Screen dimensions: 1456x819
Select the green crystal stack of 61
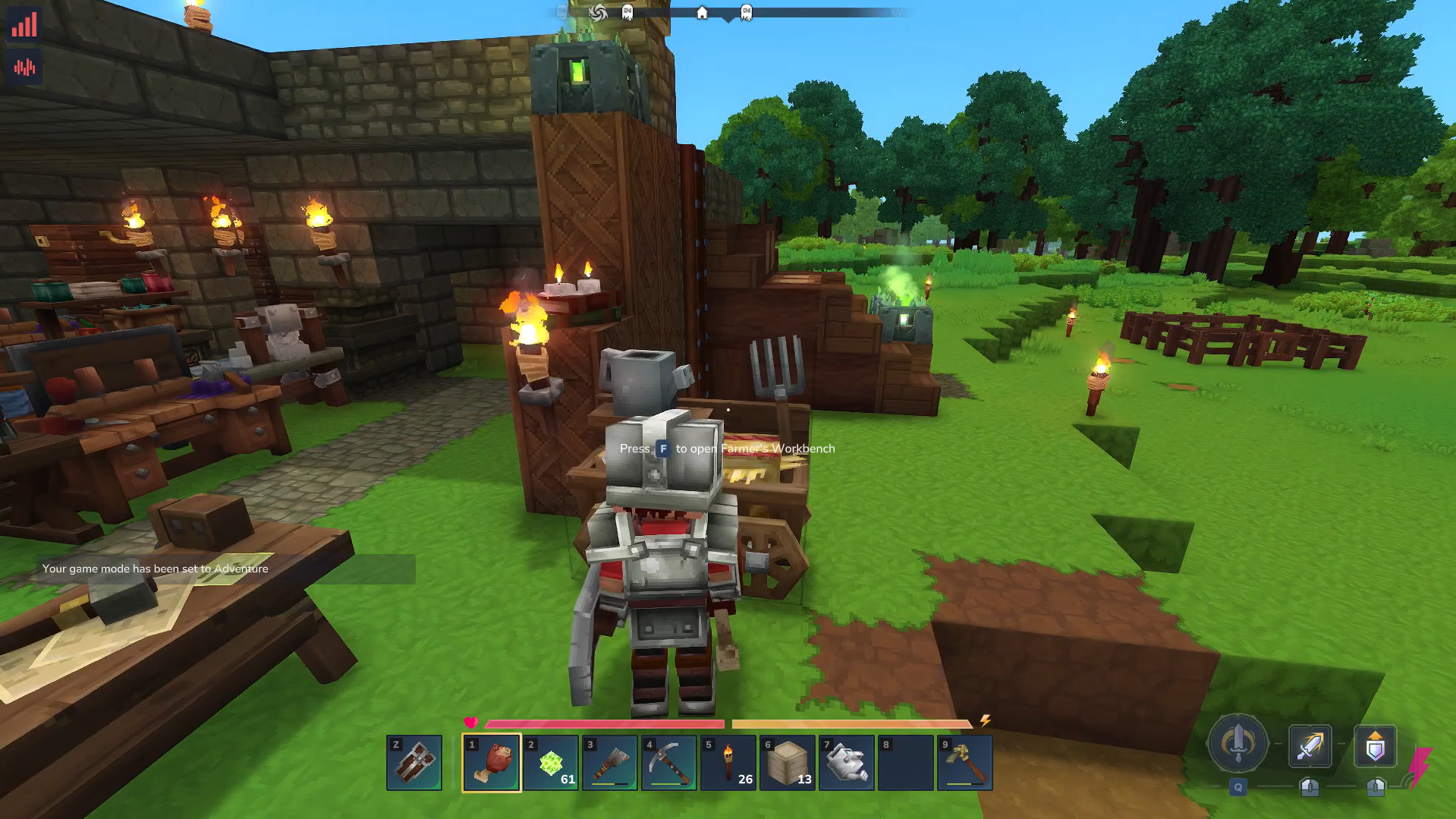551,763
